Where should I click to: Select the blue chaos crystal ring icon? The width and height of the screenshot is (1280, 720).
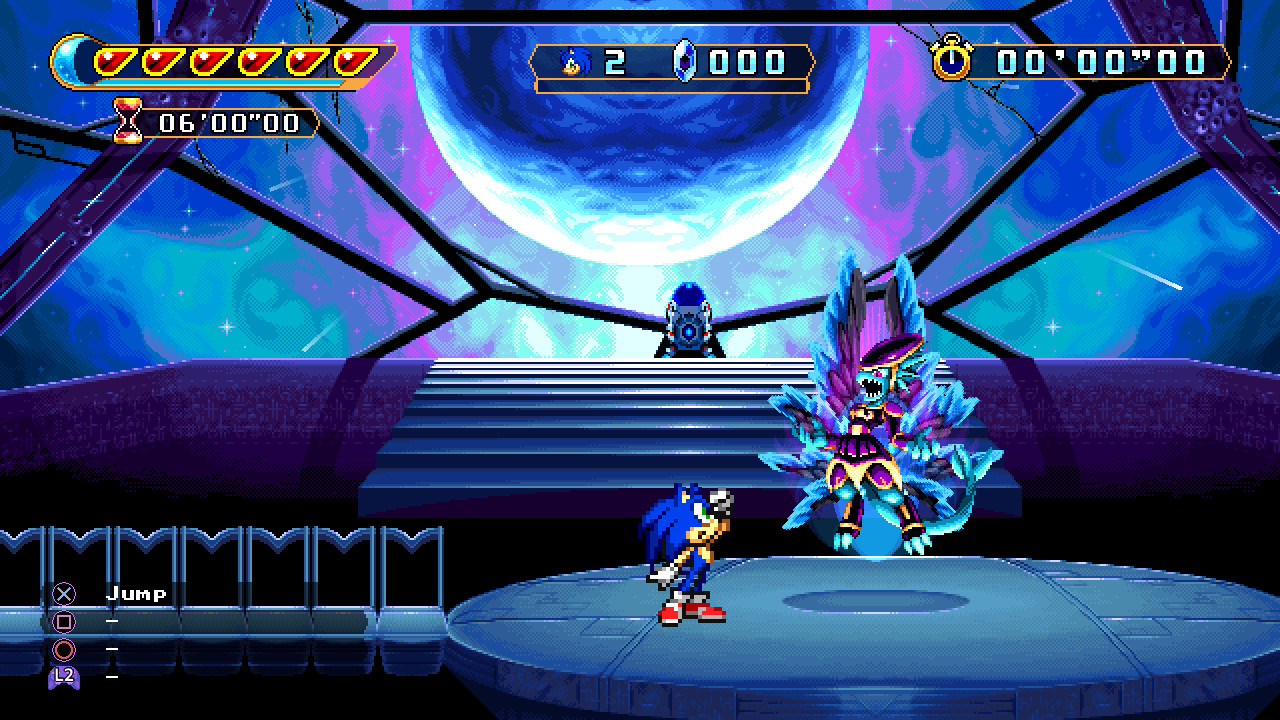(687, 62)
